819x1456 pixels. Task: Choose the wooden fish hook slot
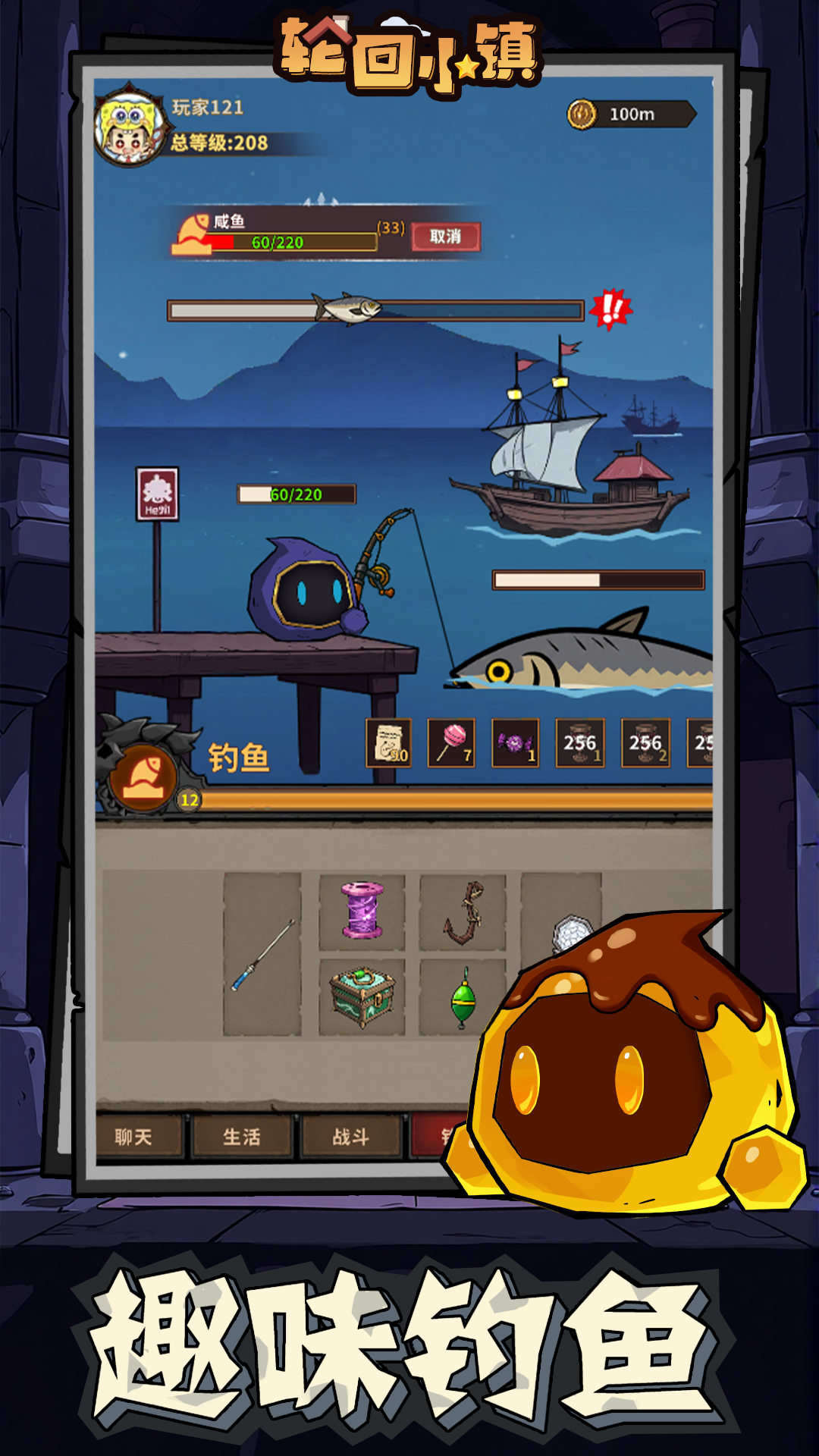(463, 912)
